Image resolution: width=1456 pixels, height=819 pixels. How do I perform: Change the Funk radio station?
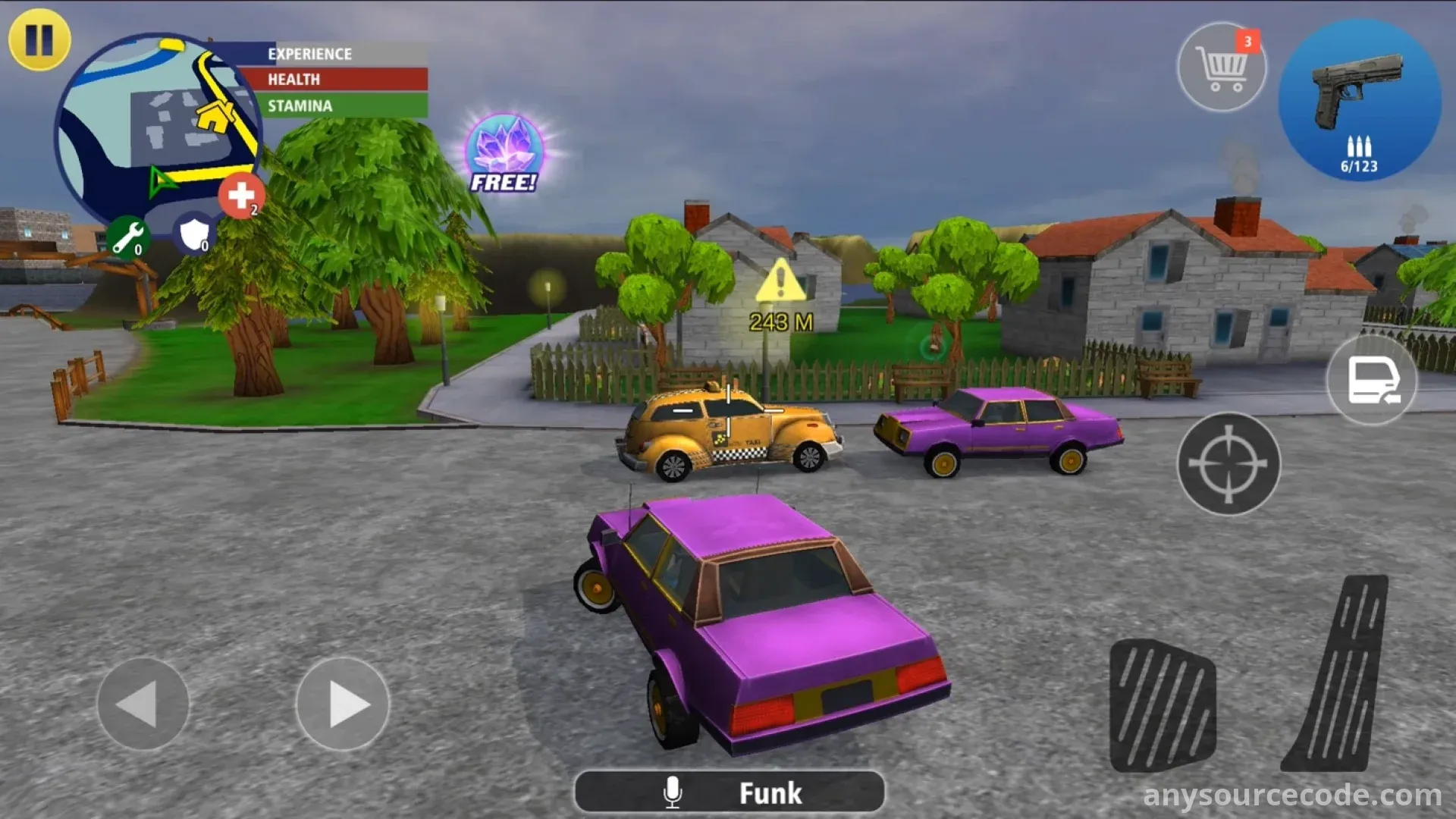pyautogui.click(x=730, y=792)
